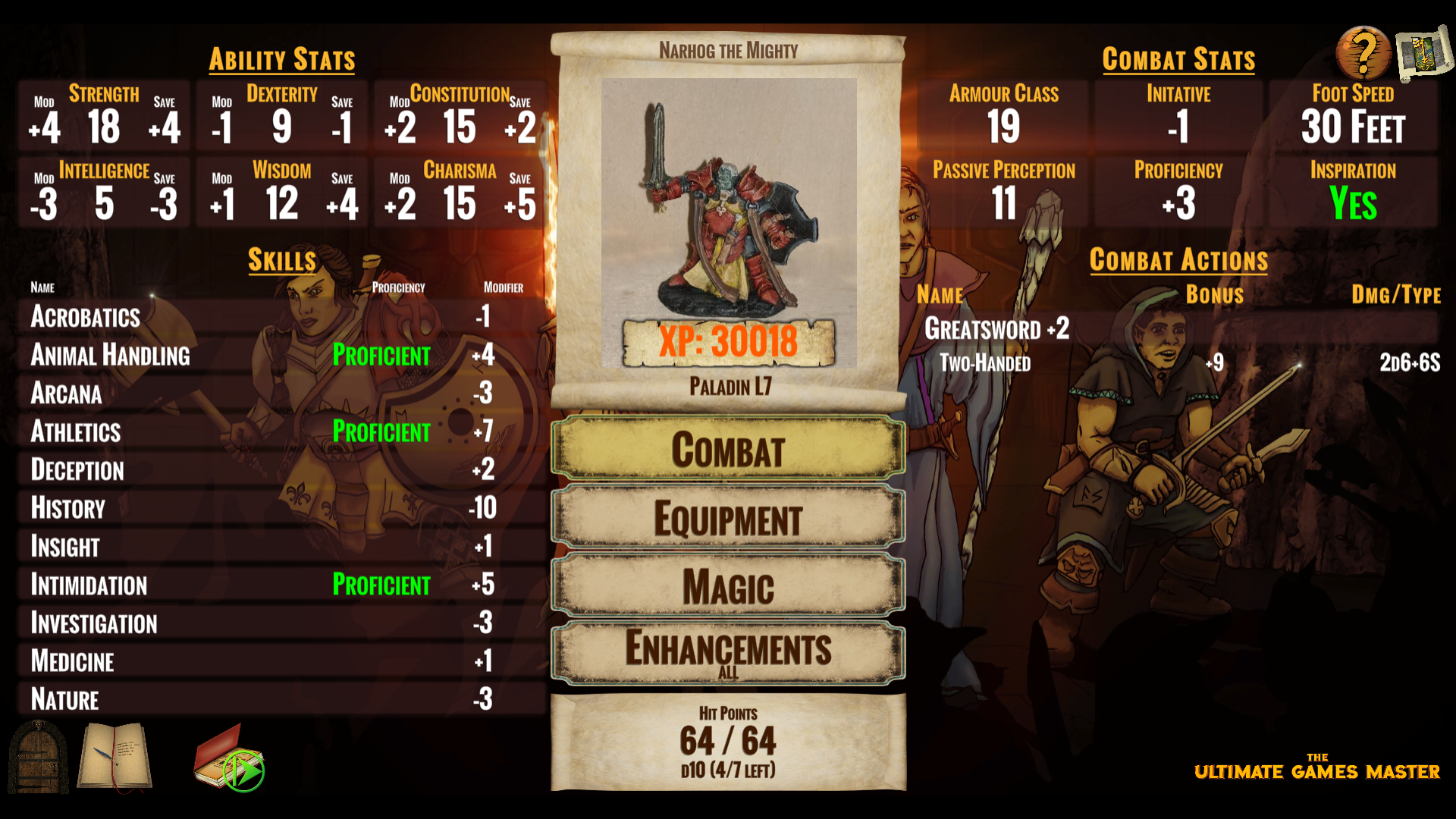Screen dimensions: 1456x819
Task: Show the Magic tab
Action: [728, 587]
